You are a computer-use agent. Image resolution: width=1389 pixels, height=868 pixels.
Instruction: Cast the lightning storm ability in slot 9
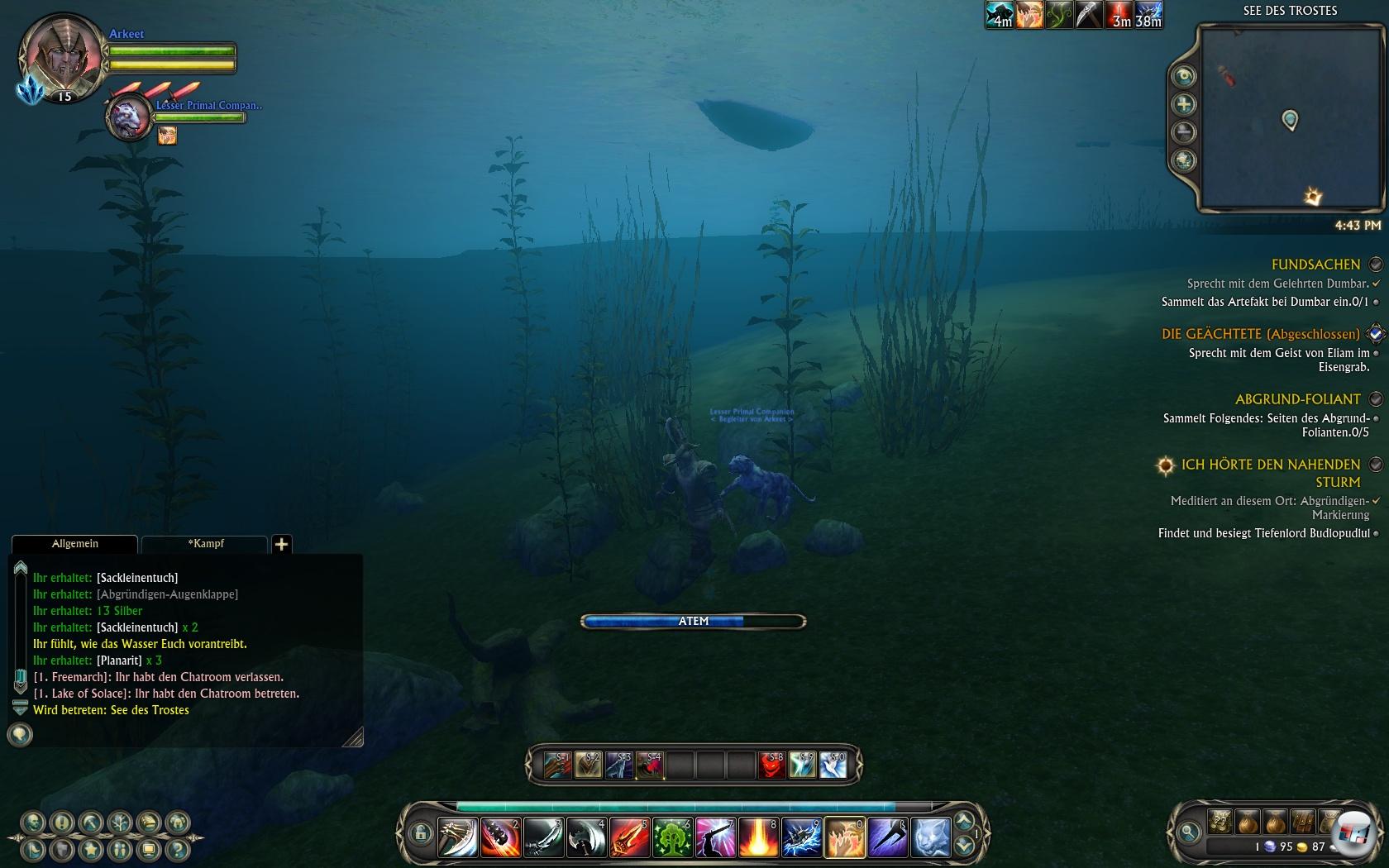click(x=801, y=837)
